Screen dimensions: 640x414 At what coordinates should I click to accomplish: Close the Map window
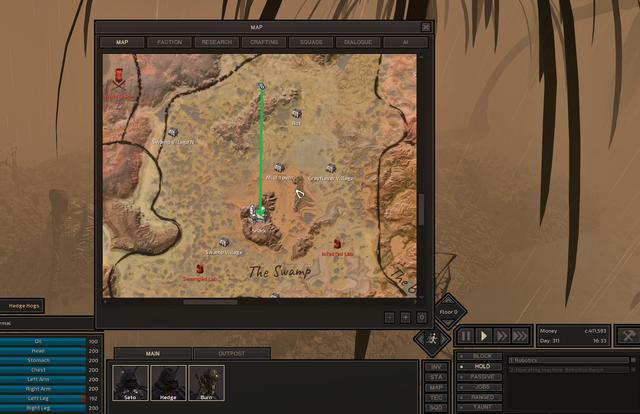tap(426, 27)
